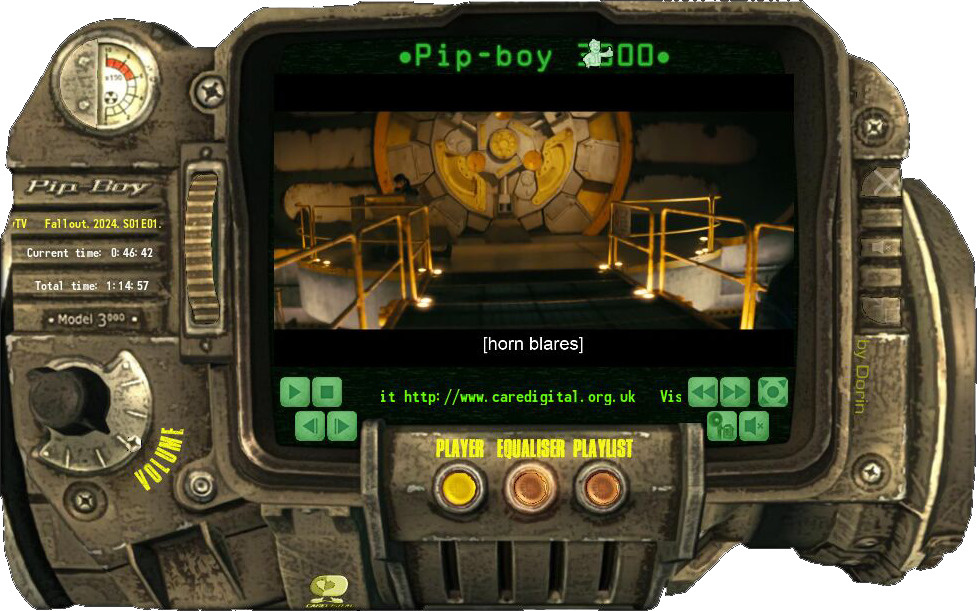
Task: Open the PLAYLIST panel button
Action: (x=600, y=487)
